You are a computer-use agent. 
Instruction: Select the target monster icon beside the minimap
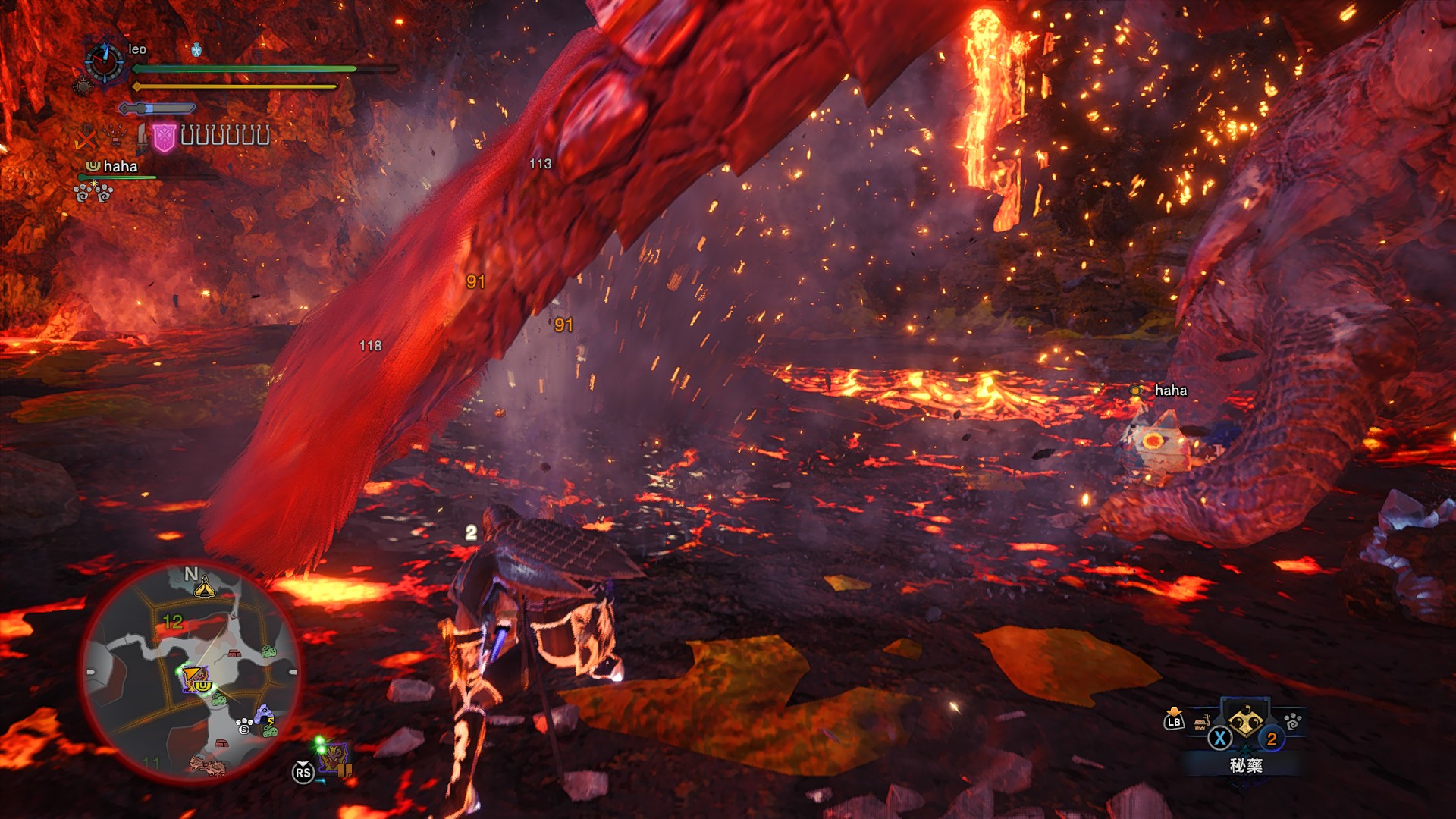334,758
